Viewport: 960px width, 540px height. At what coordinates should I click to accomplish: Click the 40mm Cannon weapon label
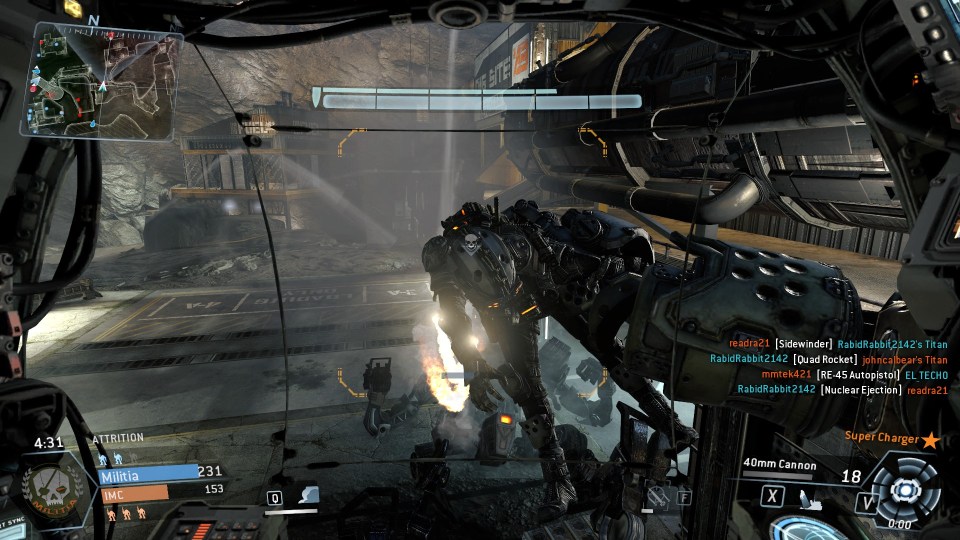(779, 465)
